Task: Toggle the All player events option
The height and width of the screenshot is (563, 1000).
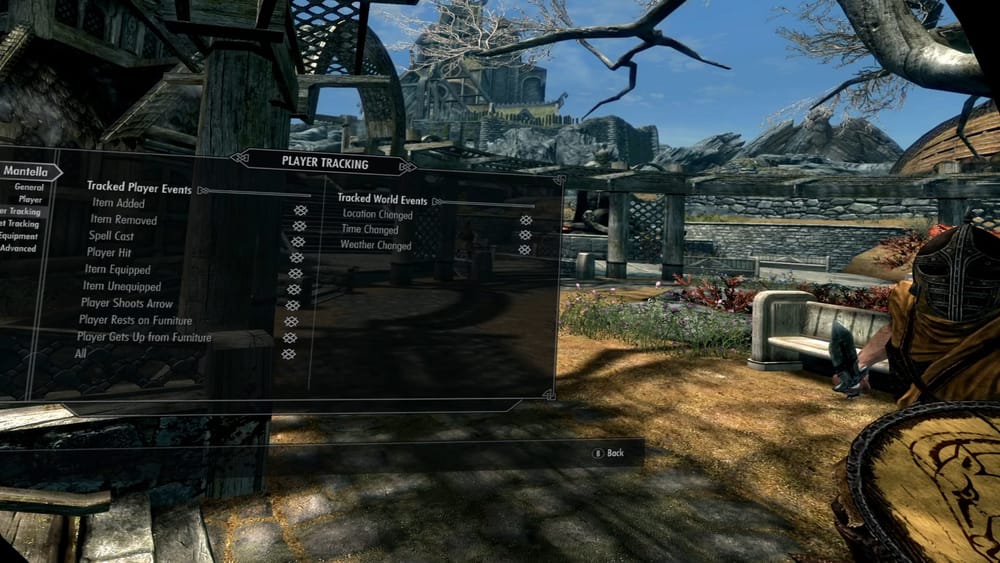Action: click(x=289, y=354)
